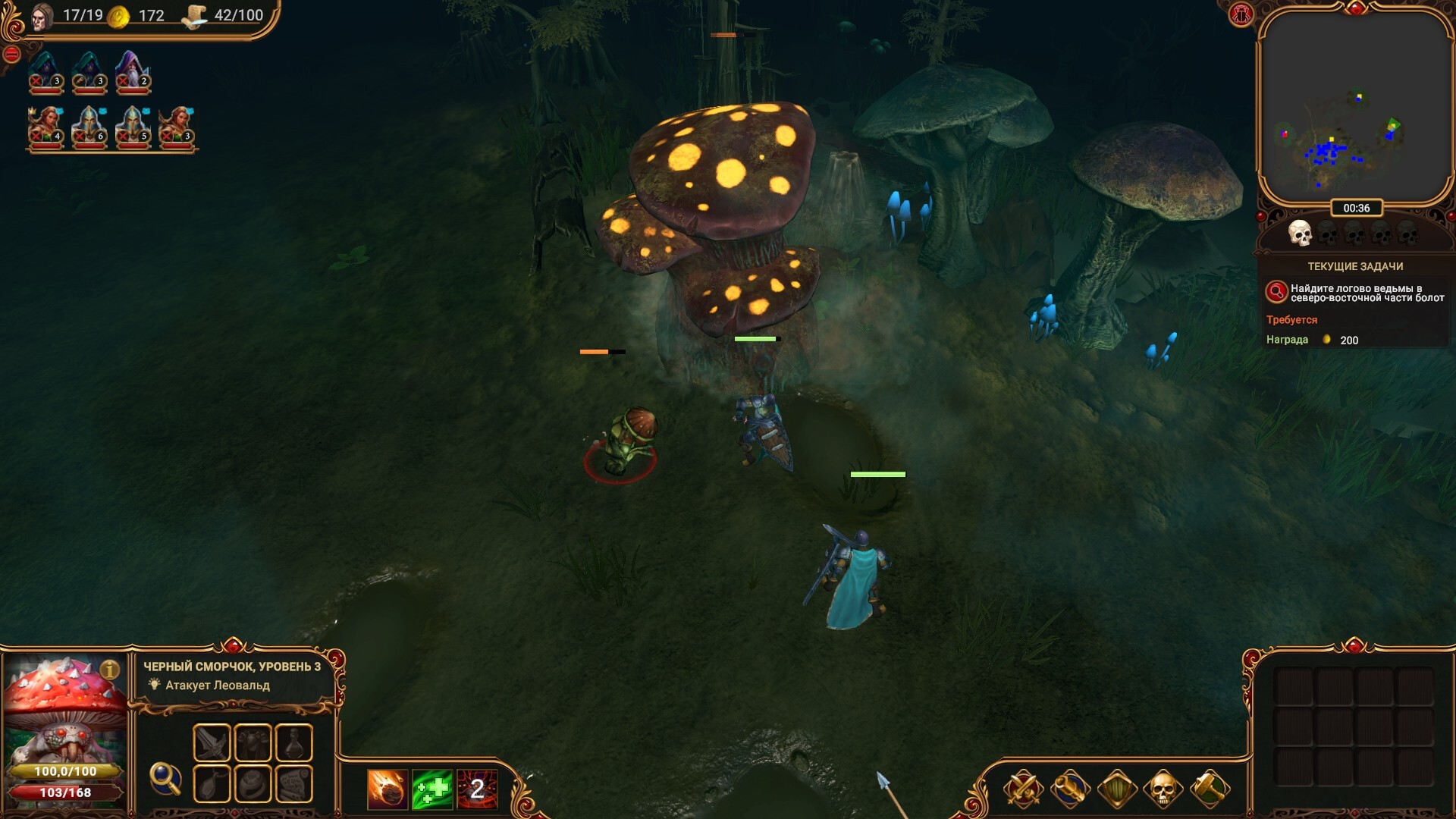The image size is (1456, 819).
Task: Click the minimap in the corner
Action: point(1354,106)
